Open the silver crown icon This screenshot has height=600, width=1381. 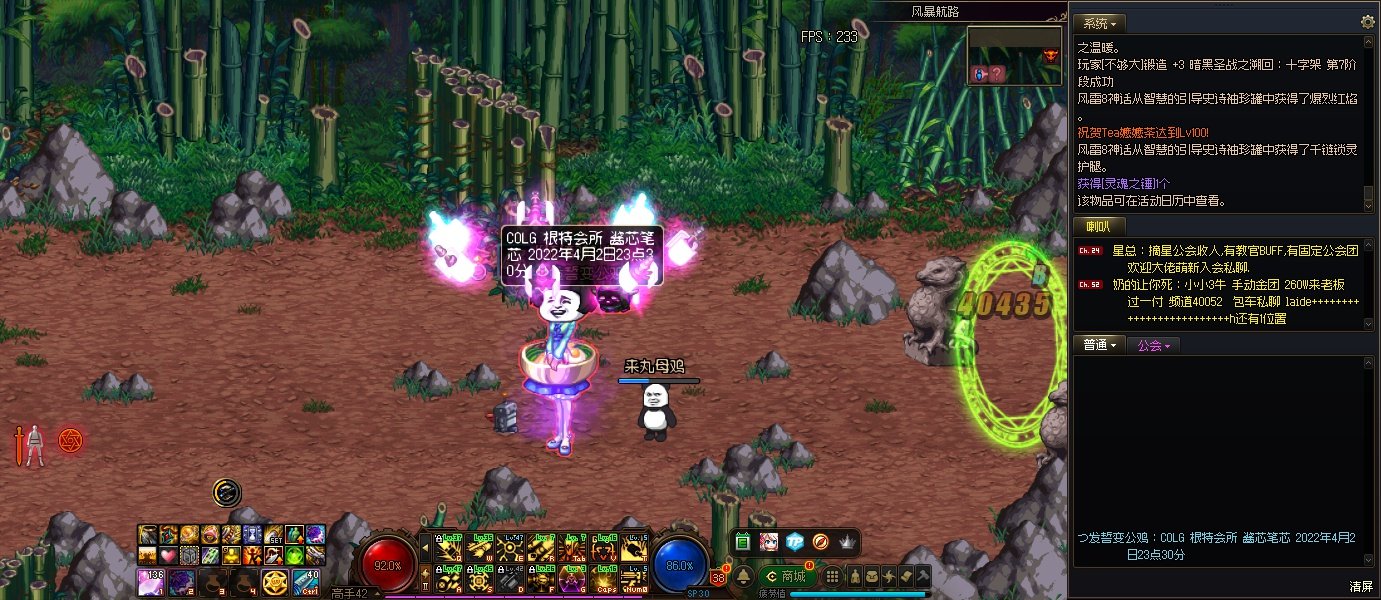pyautogui.click(x=847, y=541)
